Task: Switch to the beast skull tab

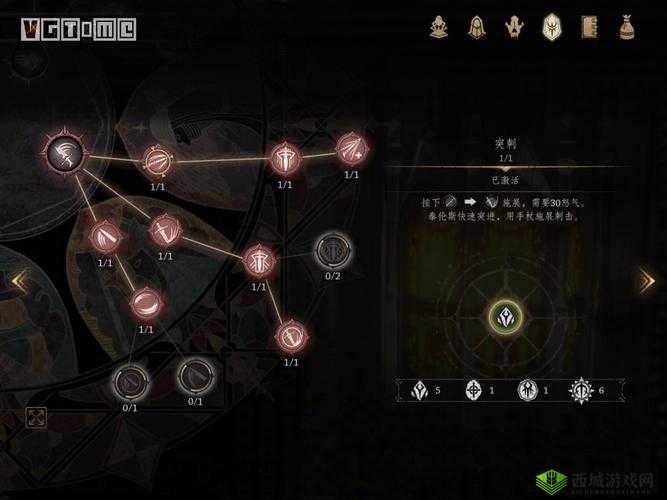Action: click(x=514, y=26)
